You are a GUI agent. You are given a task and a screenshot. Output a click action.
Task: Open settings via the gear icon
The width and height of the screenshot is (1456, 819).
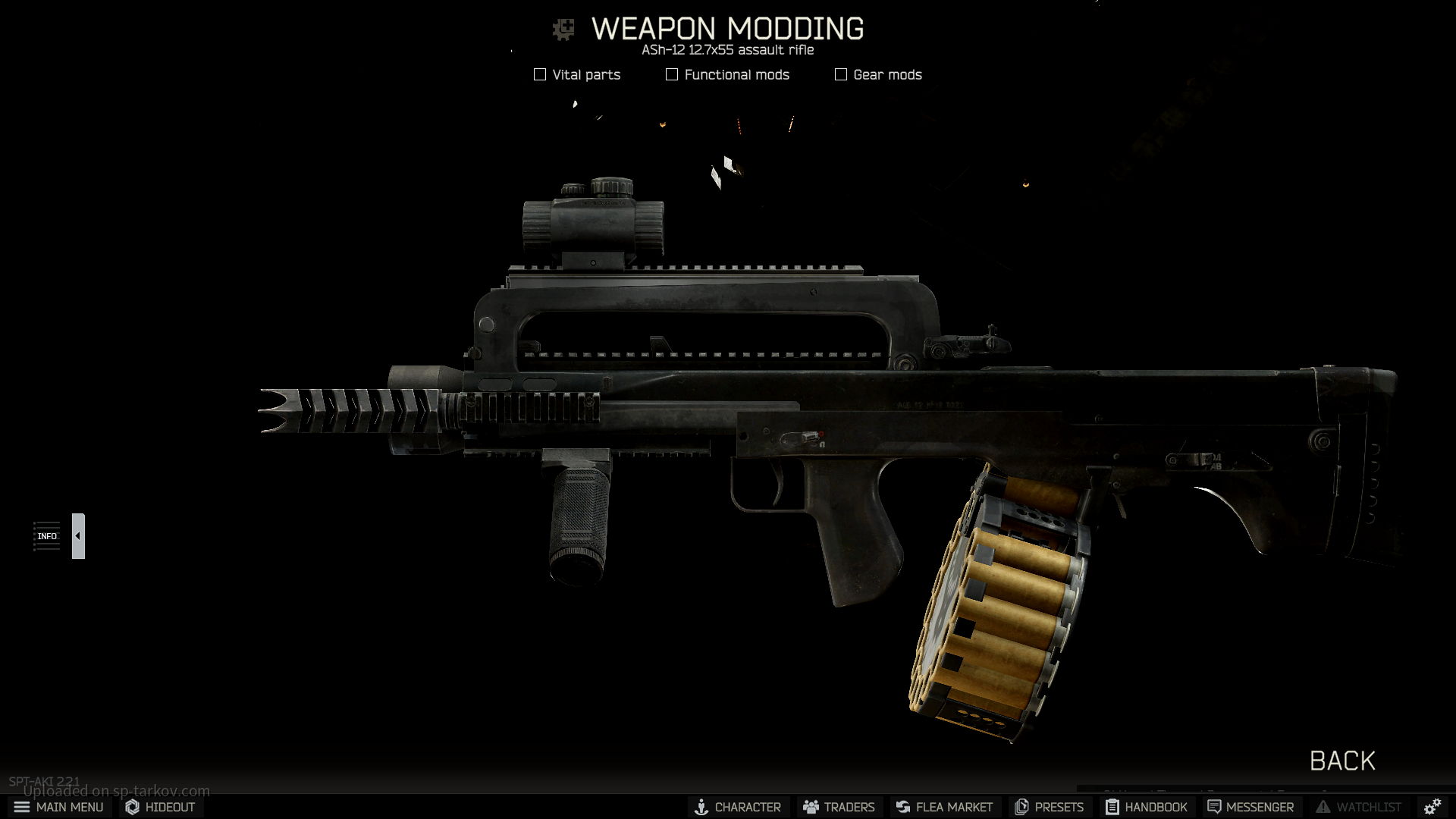(x=1432, y=807)
